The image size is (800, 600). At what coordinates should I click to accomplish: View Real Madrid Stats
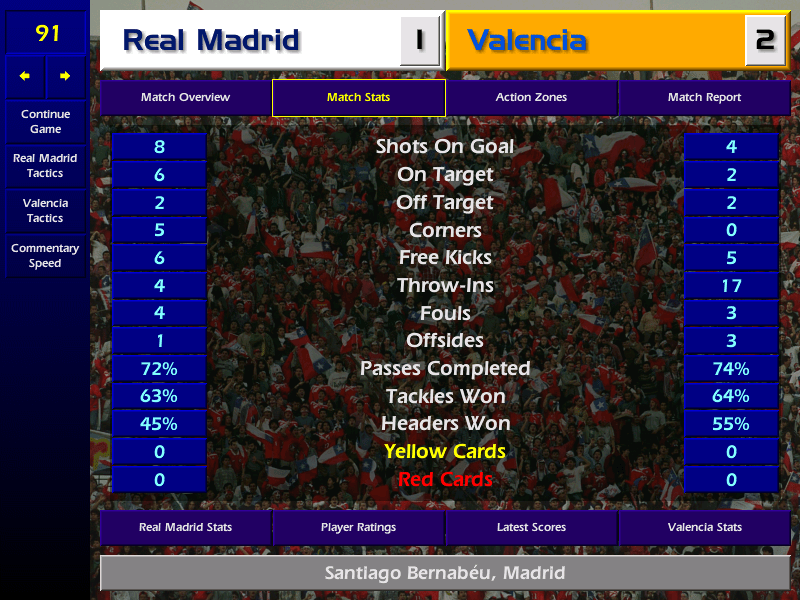point(185,527)
